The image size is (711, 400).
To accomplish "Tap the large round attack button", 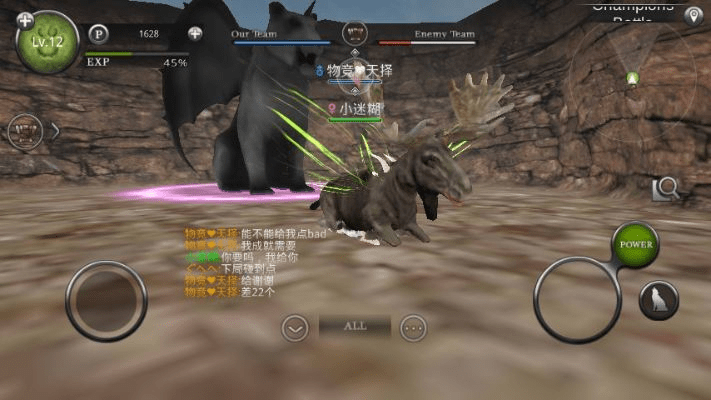I will (x=577, y=299).
